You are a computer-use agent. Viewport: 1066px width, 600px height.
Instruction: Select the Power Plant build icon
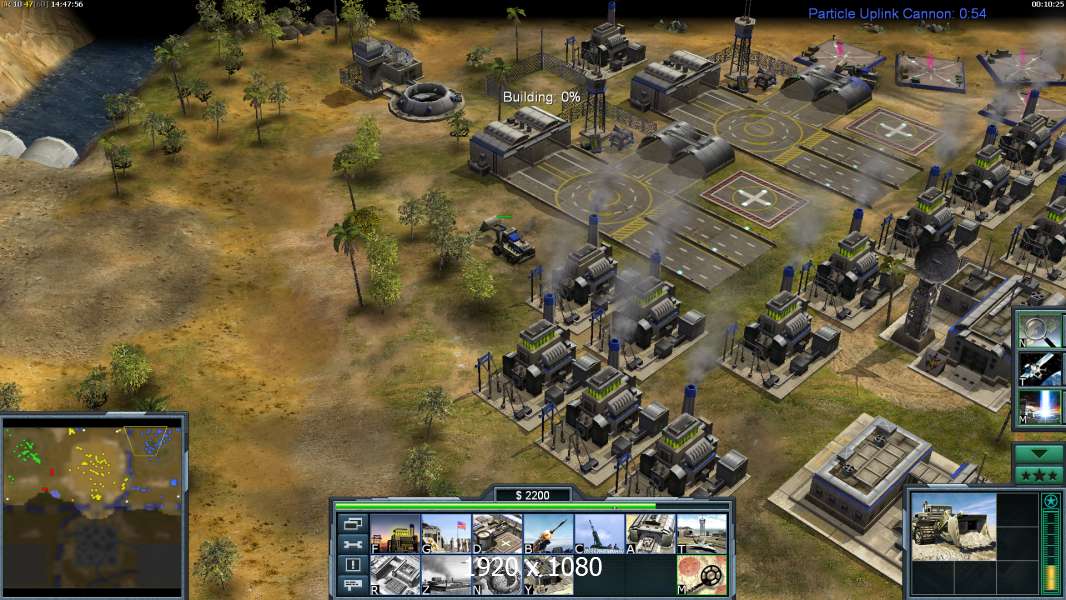[395, 534]
